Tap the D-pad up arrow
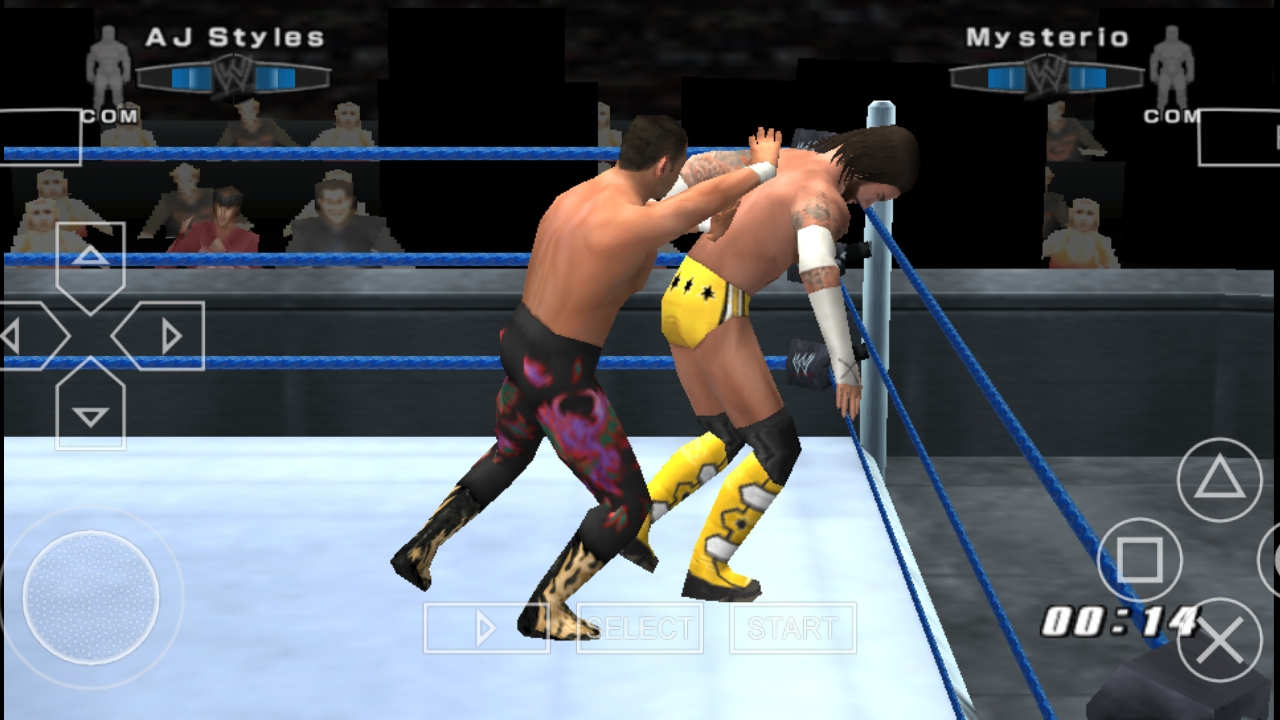The image size is (1280, 720). pos(91,260)
